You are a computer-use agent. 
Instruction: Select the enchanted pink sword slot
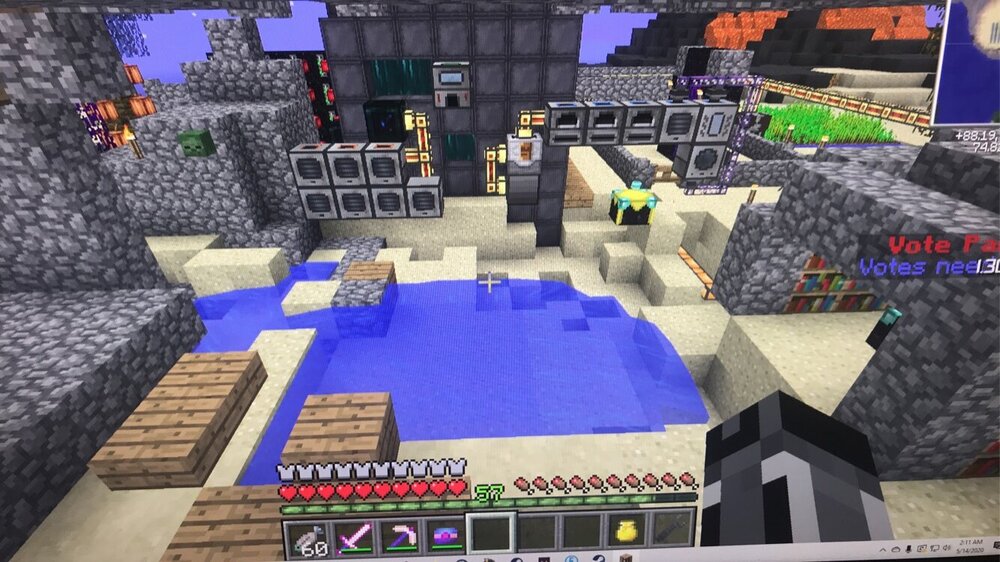coord(355,537)
